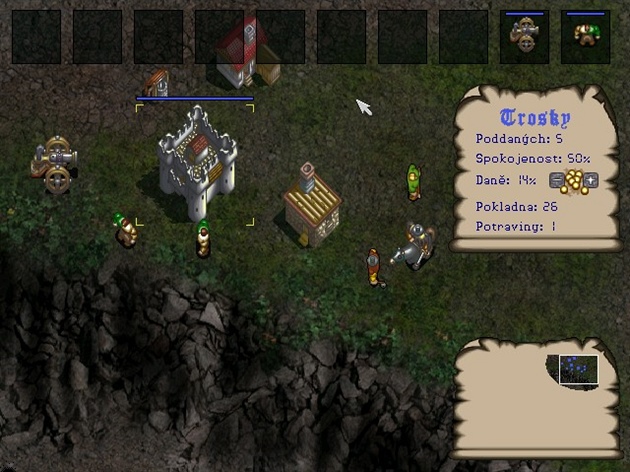Select the green-clad soldier portrait slot

(586, 36)
